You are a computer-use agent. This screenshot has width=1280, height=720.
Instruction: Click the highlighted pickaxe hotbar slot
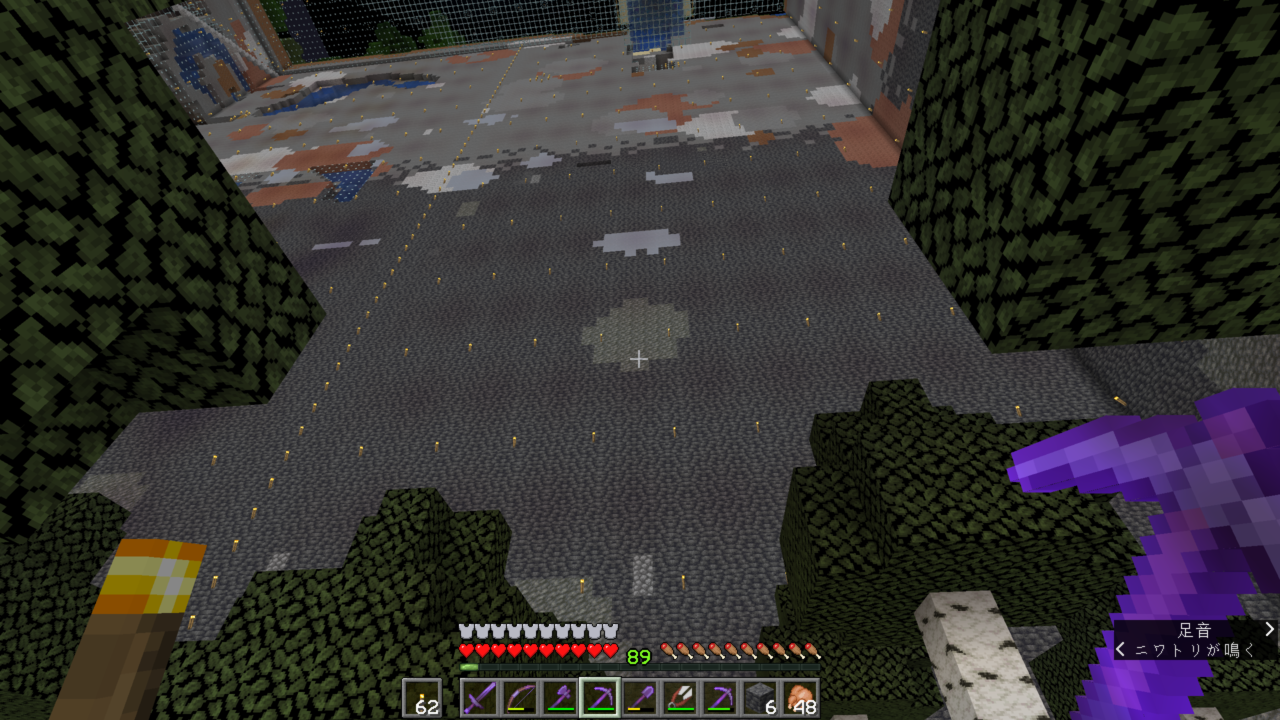(599, 697)
